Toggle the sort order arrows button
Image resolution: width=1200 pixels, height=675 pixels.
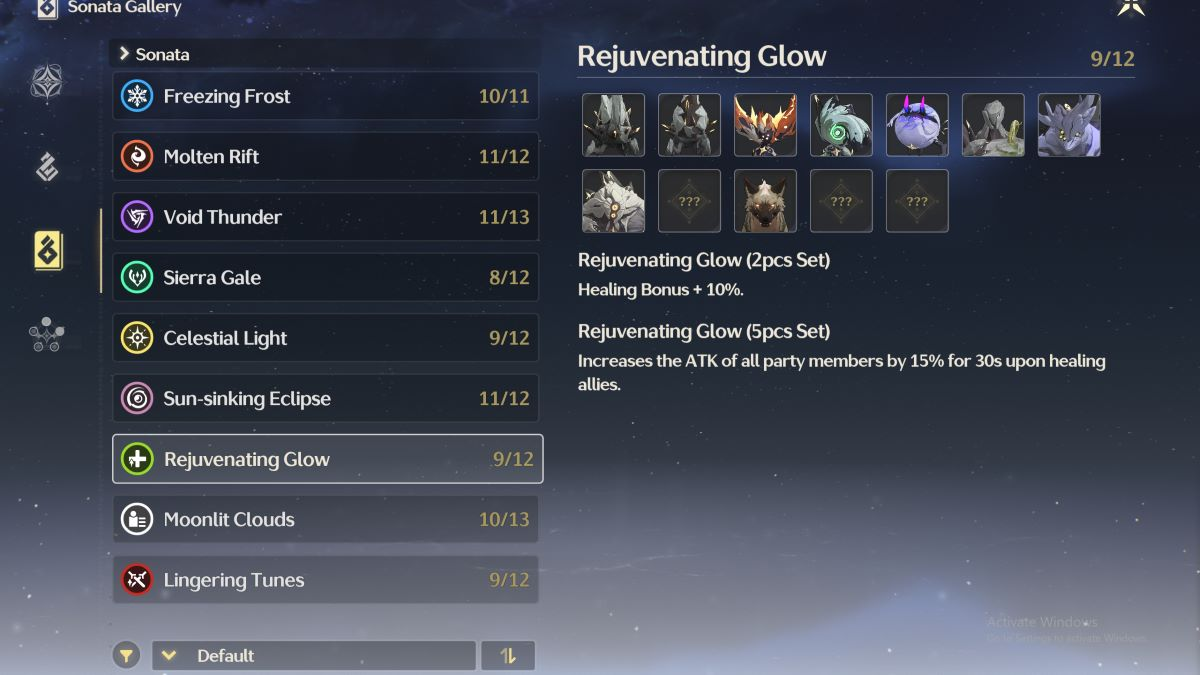(x=508, y=656)
